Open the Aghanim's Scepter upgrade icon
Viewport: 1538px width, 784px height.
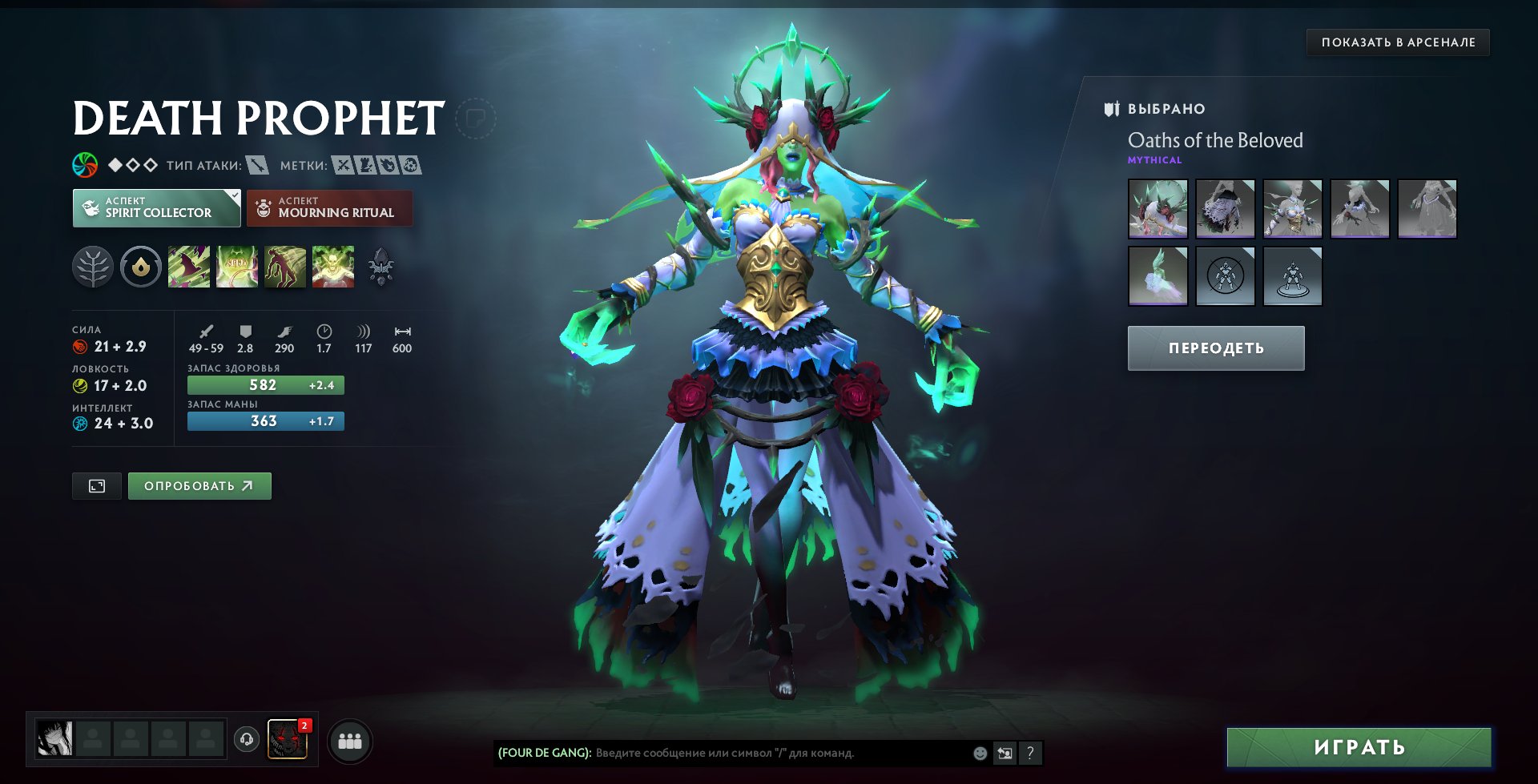coord(381,267)
